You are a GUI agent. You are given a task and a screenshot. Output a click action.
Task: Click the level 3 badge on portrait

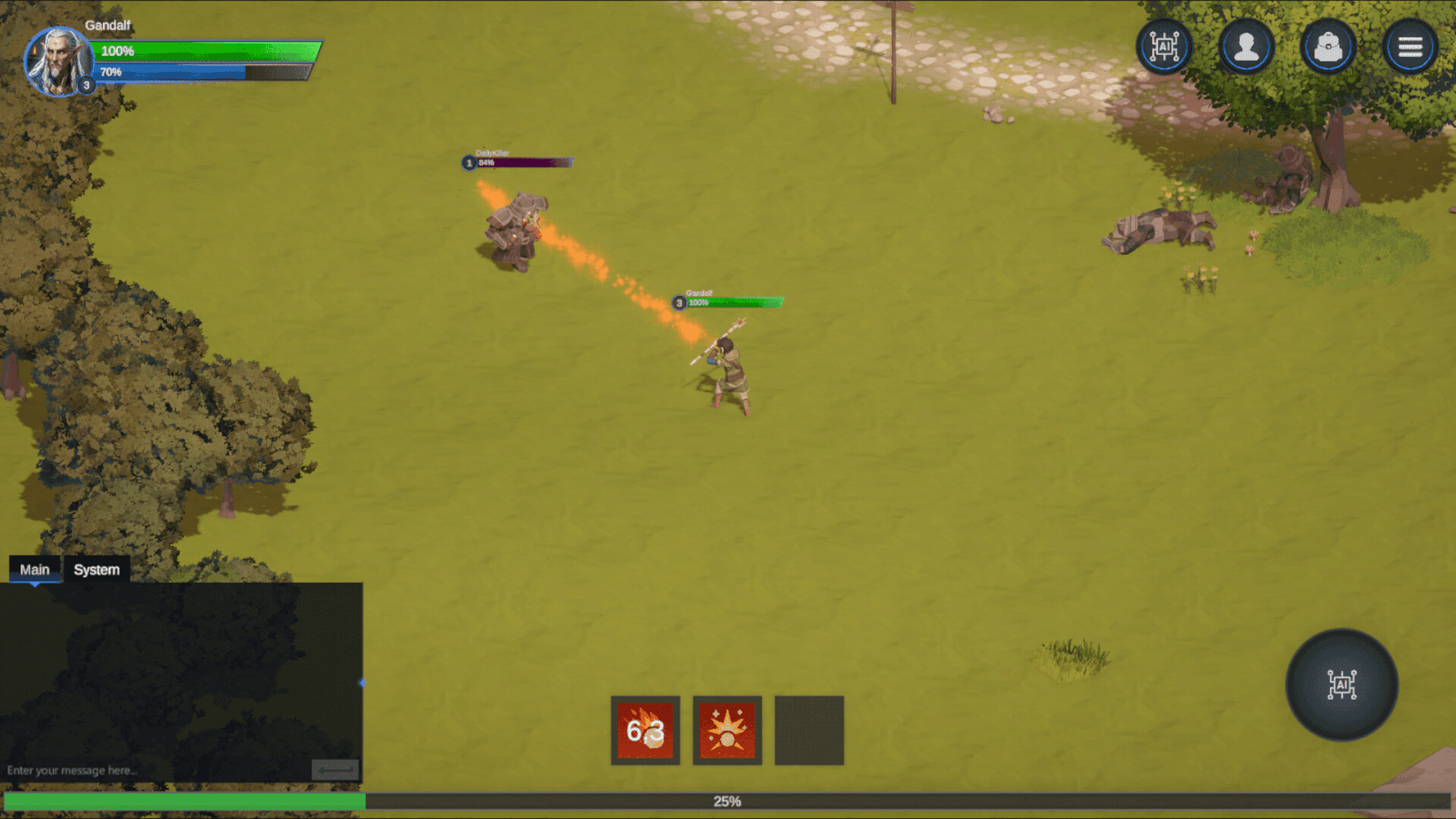tap(85, 86)
